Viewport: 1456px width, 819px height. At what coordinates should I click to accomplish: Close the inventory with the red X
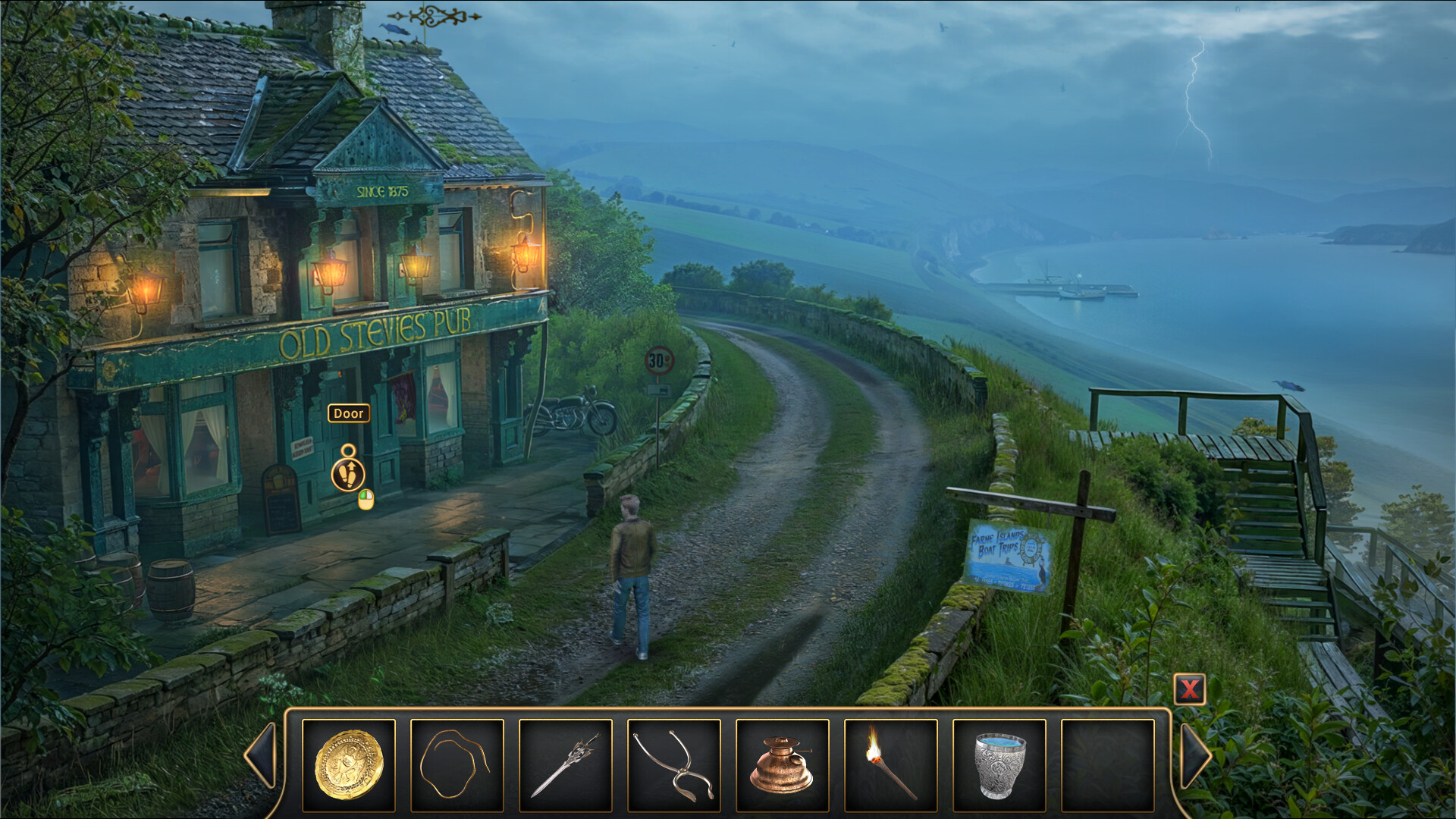1191,691
